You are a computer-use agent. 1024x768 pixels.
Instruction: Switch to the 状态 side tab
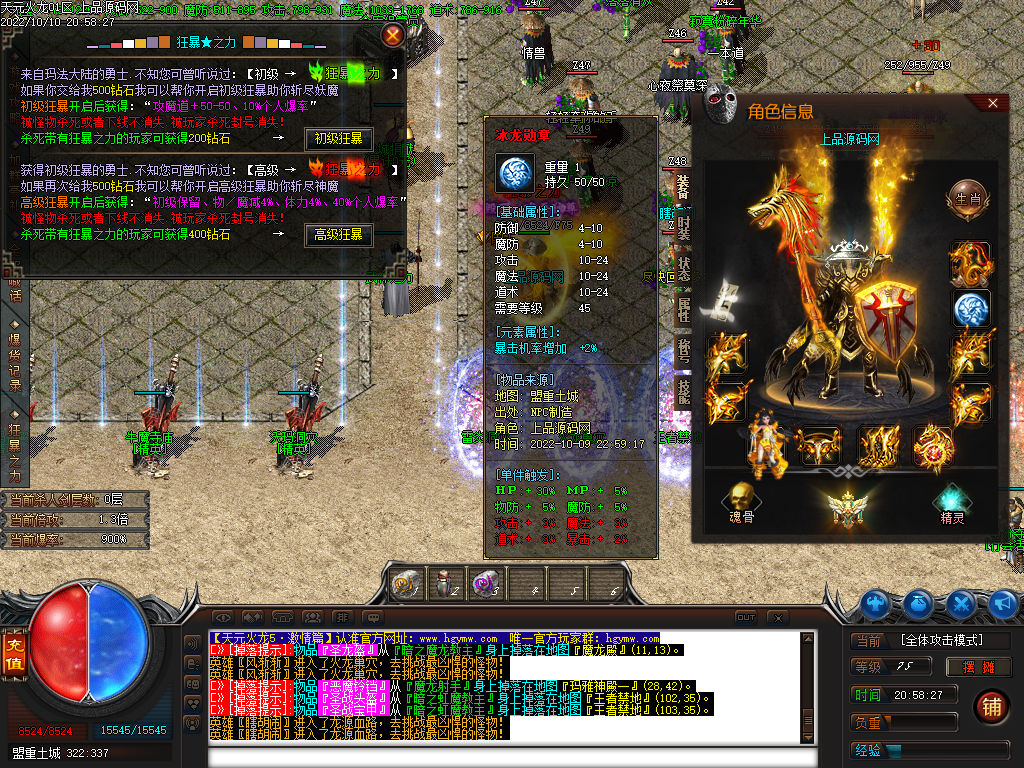pos(684,269)
